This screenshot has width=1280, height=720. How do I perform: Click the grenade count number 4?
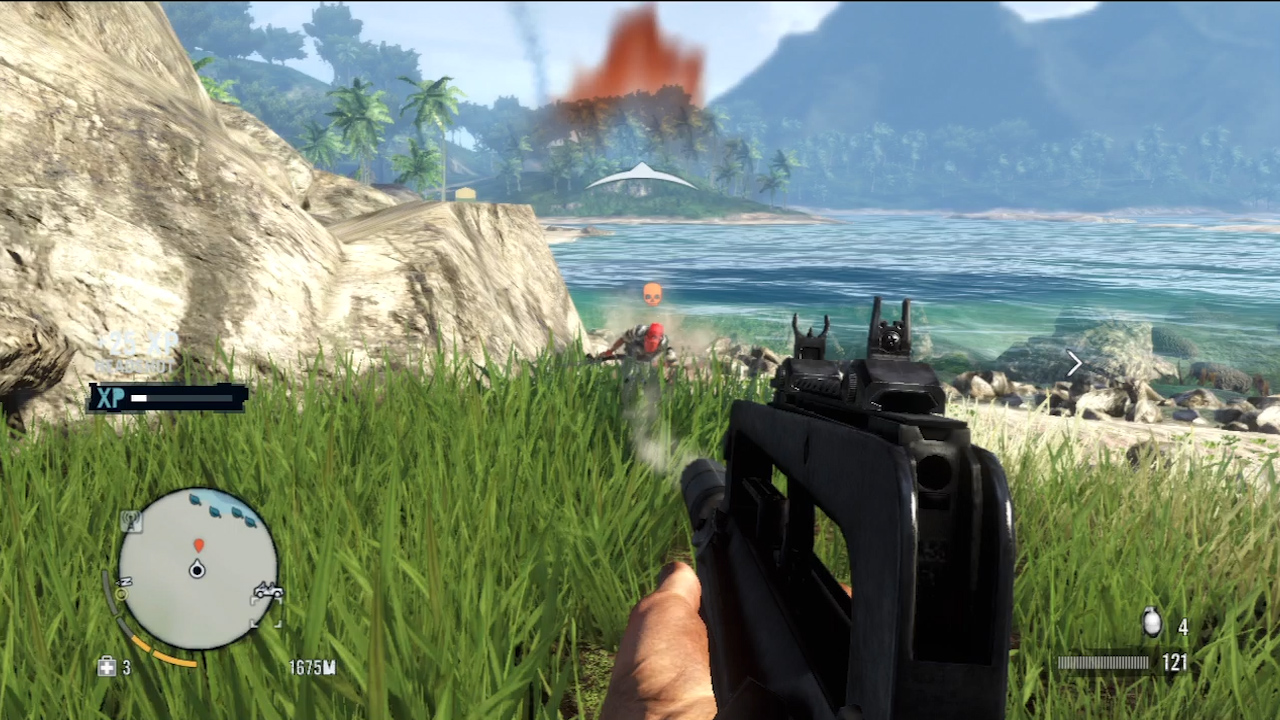click(x=1183, y=625)
